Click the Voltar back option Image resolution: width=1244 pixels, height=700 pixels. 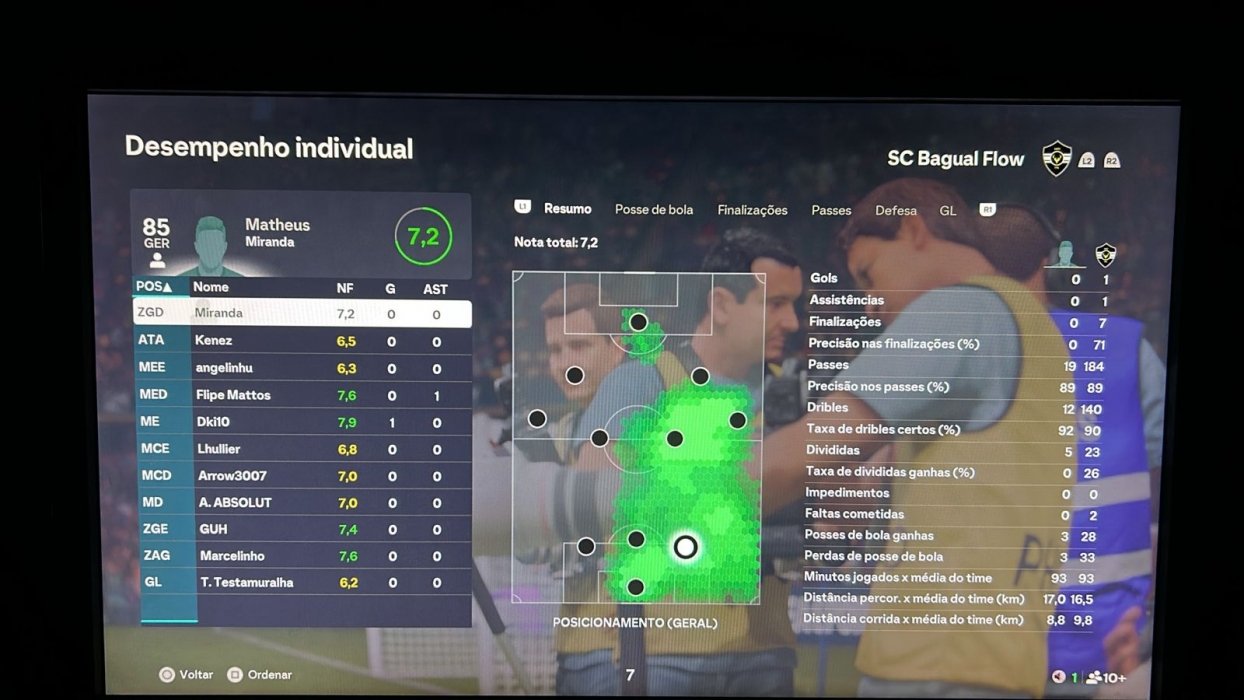pyautogui.click(x=187, y=675)
